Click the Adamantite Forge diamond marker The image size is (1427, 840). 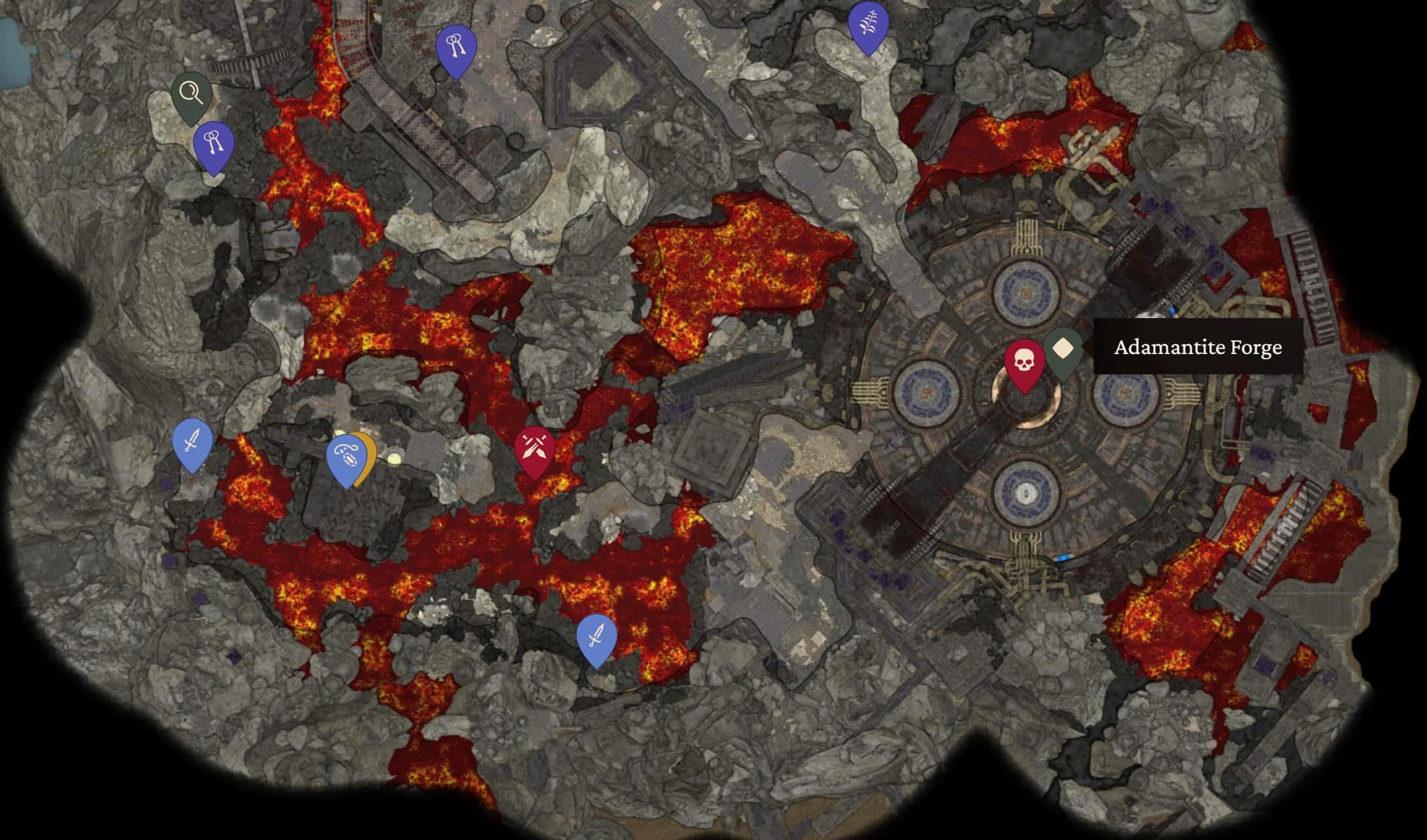click(x=1063, y=349)
